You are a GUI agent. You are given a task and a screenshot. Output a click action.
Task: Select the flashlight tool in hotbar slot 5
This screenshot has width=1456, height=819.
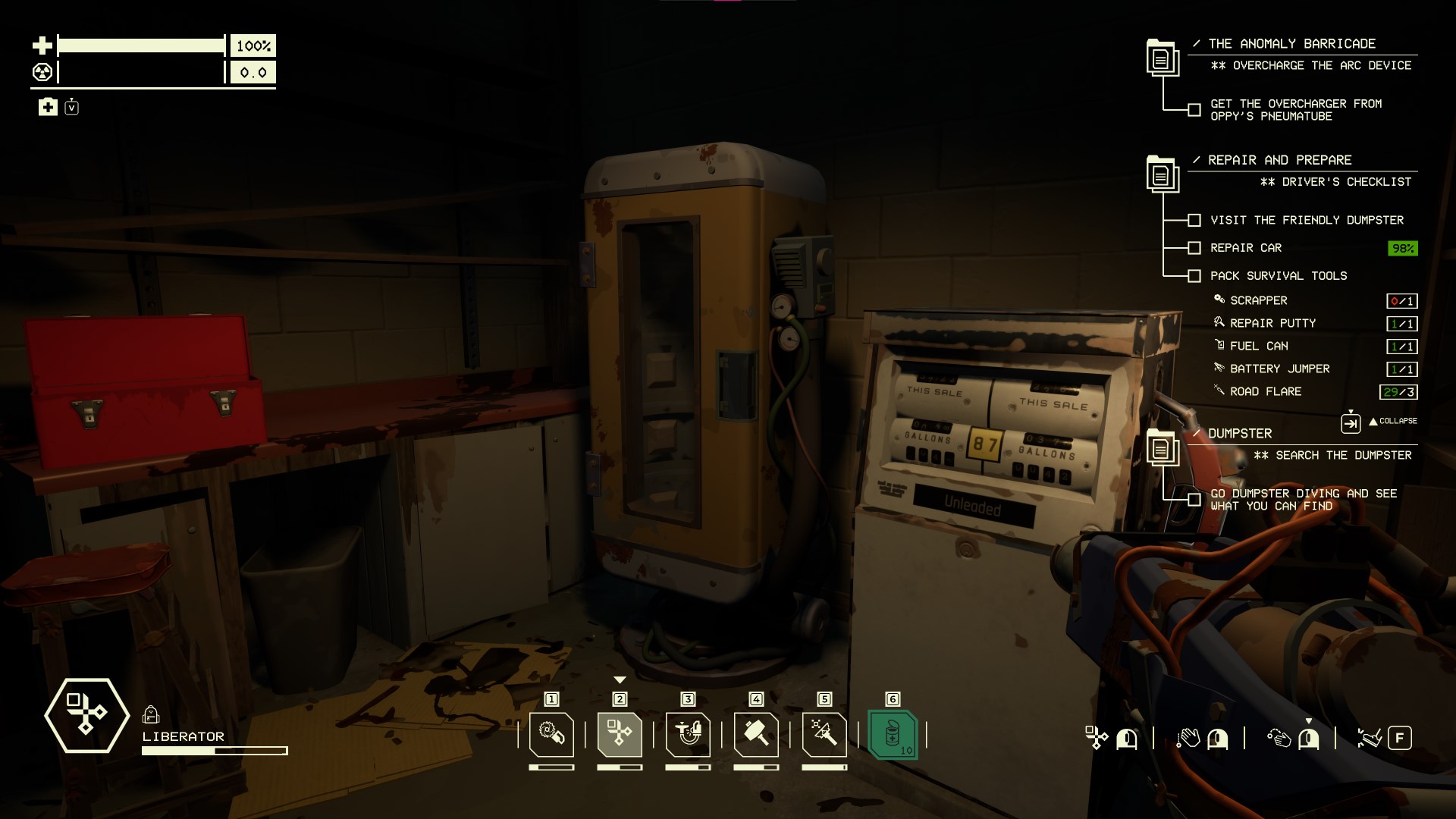pyautogui.click(x=824, y=734)
